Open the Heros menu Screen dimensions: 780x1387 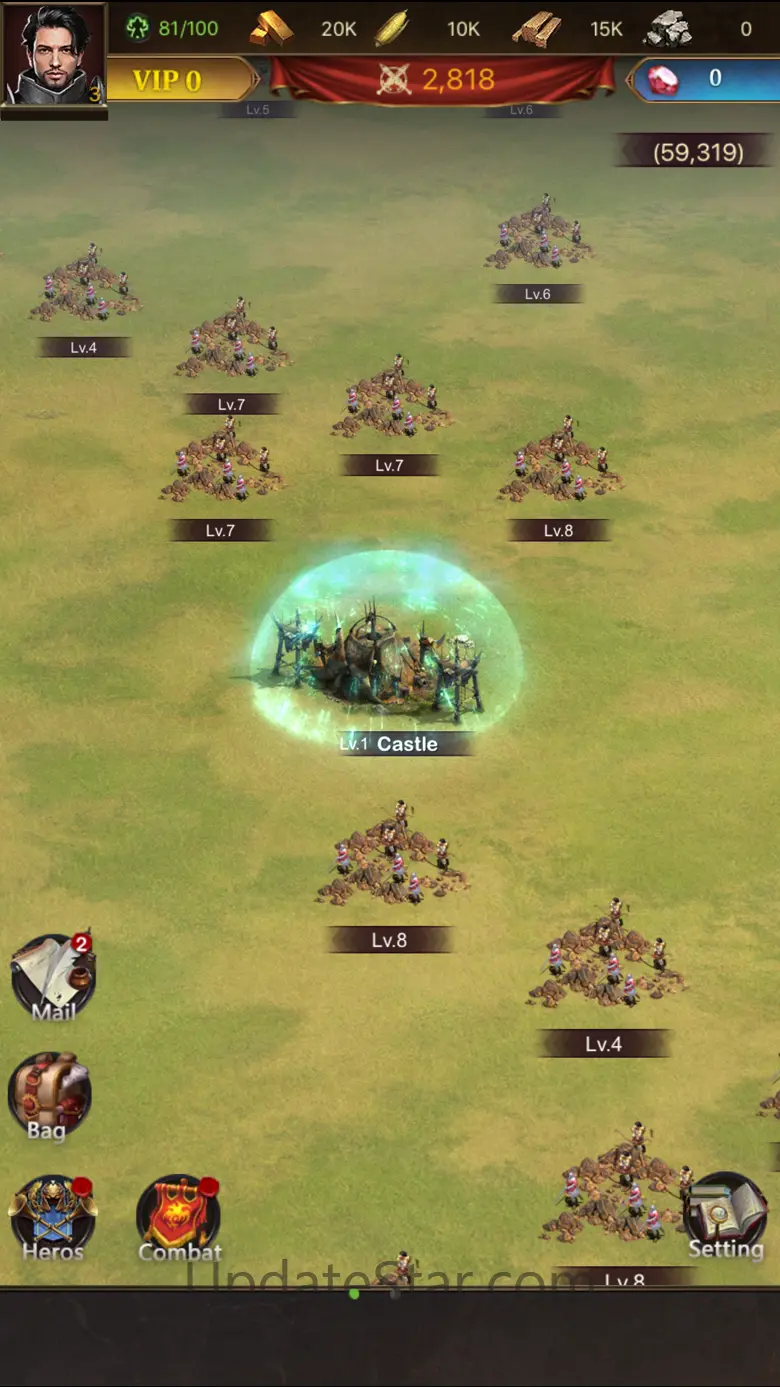pyautogui.click(x=53, y=1216)
